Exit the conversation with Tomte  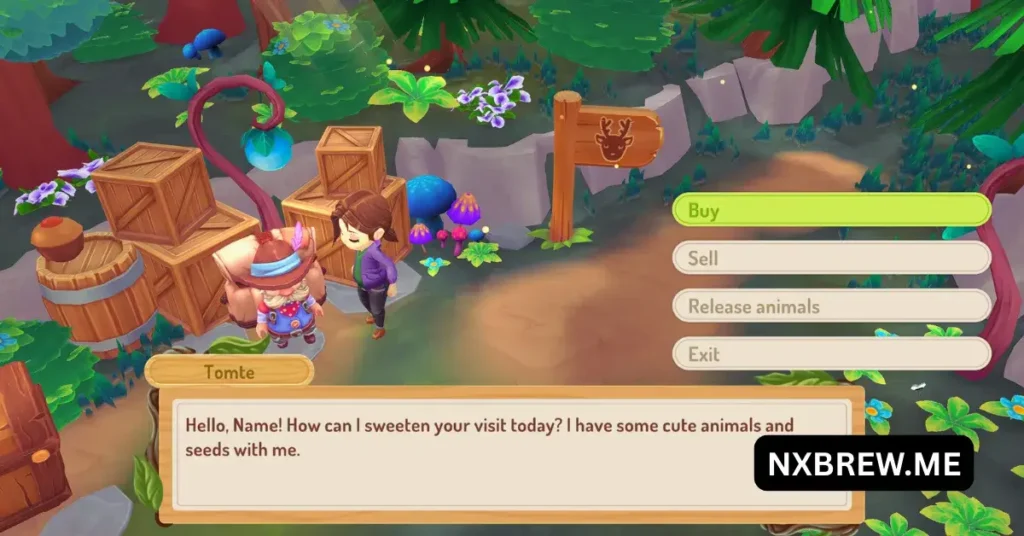point(830,354)
